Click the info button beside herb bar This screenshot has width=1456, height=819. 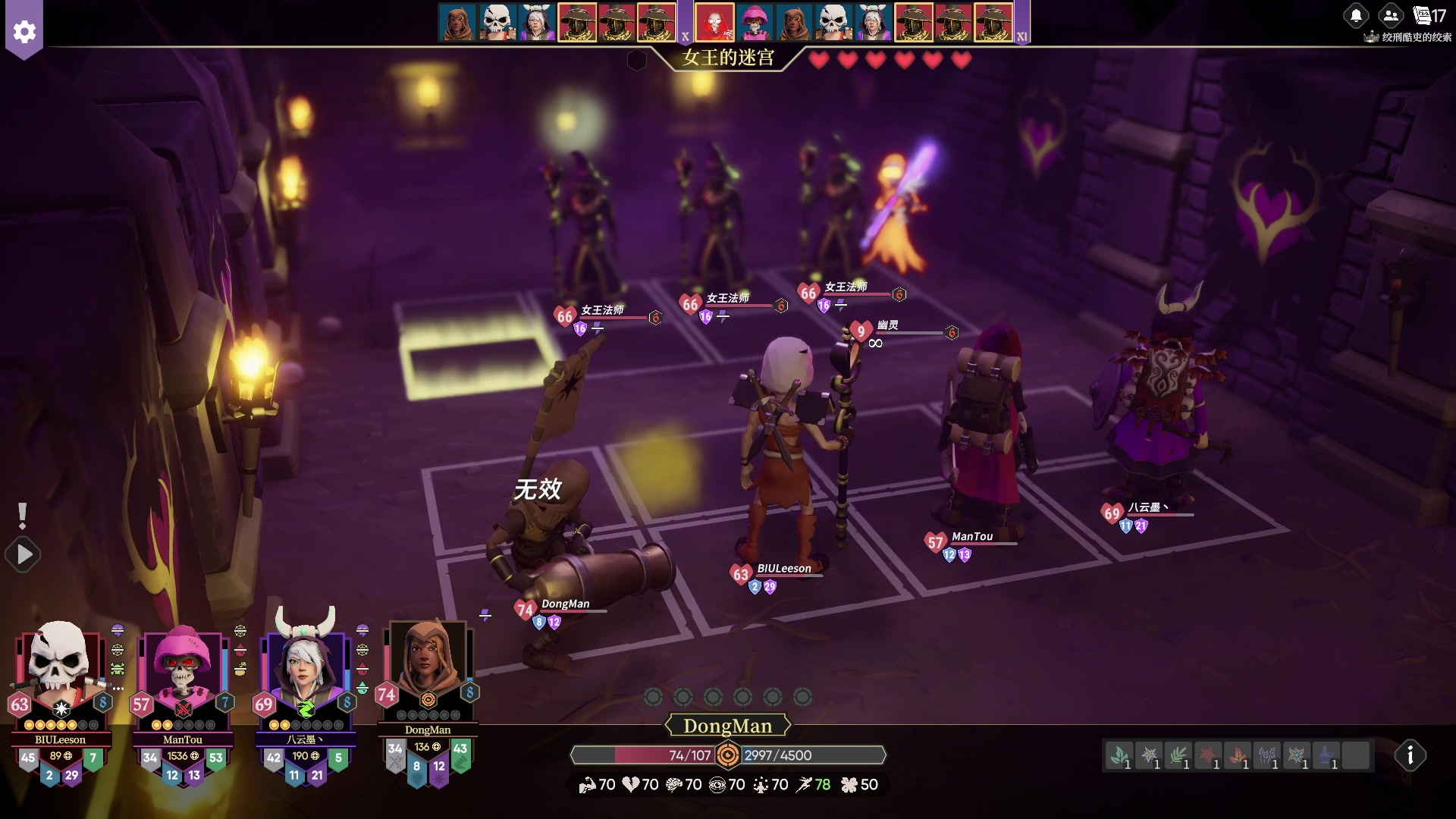1410,755
